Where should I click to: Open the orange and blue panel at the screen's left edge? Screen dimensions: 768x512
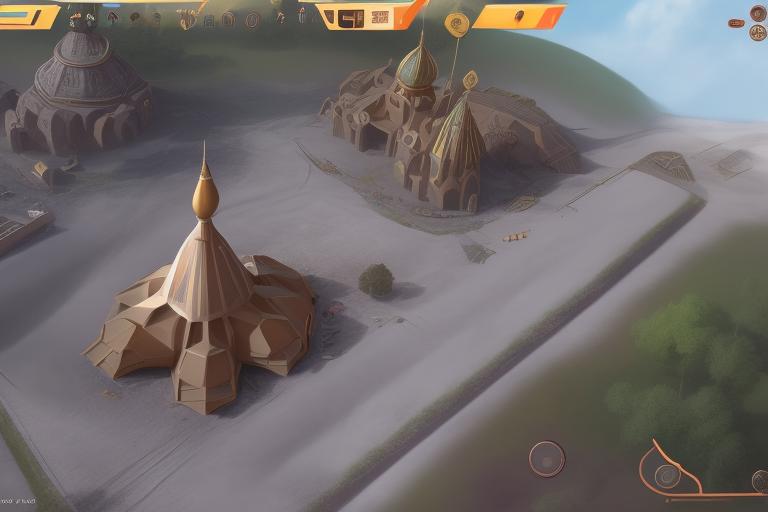28,16
